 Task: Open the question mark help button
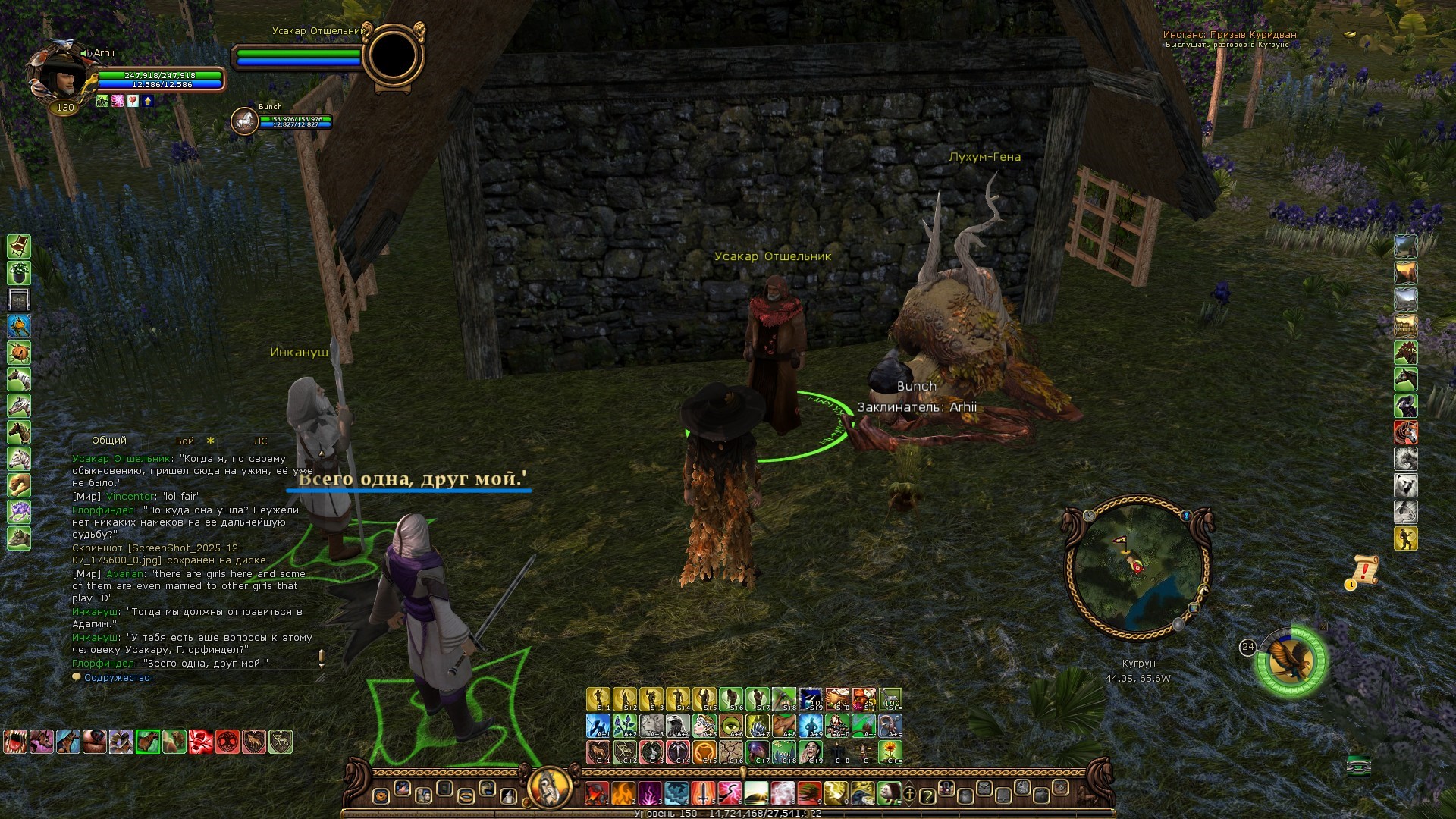[927, 795]
